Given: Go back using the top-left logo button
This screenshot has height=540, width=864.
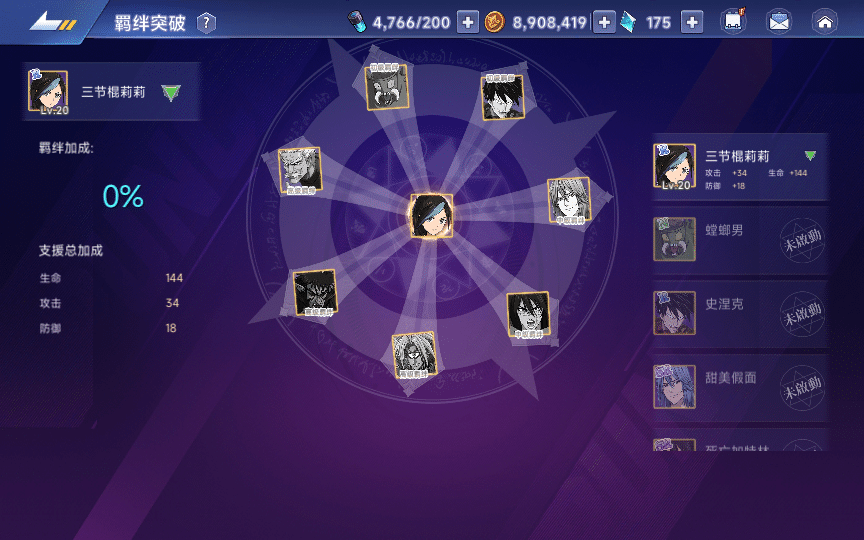Looking at the screenshot, I should (53, 22).
